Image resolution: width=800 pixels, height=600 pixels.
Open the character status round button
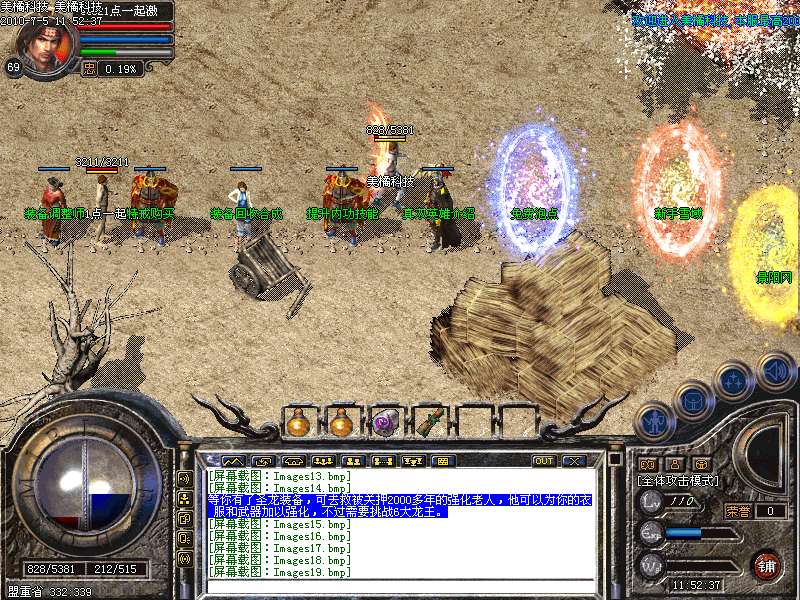click(654, 423)
